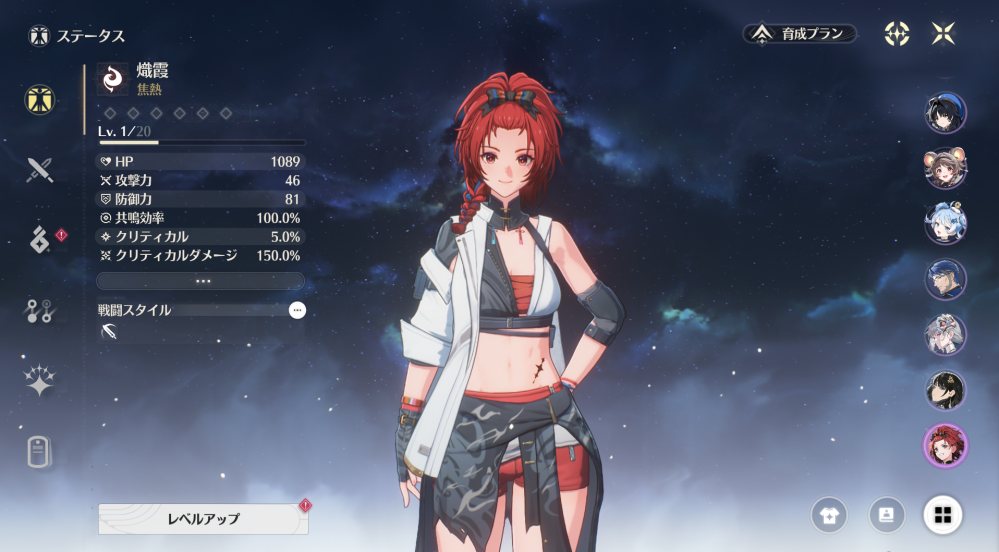Select the crossed swords weapon tab
The height and width of the screenshot is (552, 999).
click(x=40, y=169)
